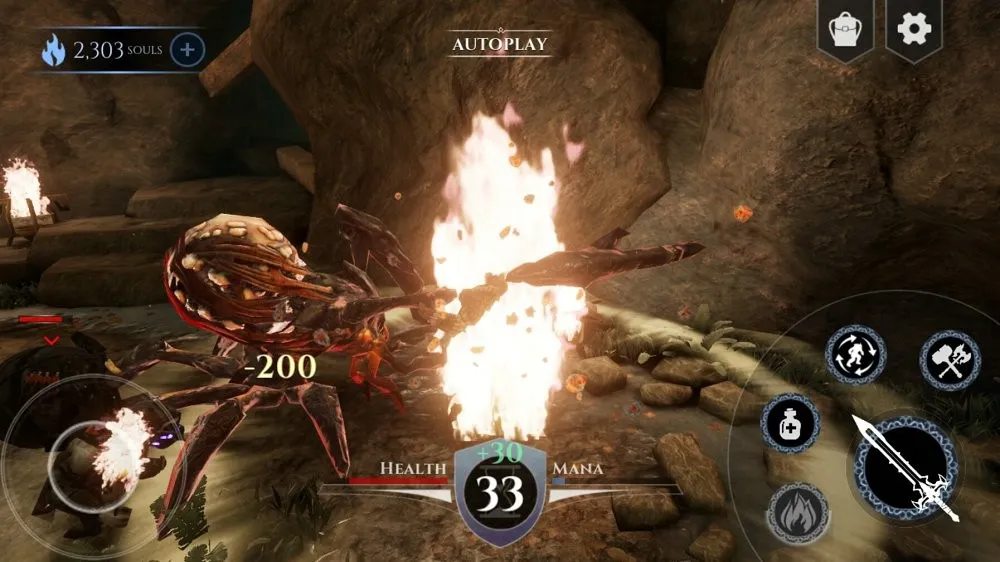This screenshot has height=562, width=1000.
Task: Tap the plus button to add souls
Action: tap(188, 49)
